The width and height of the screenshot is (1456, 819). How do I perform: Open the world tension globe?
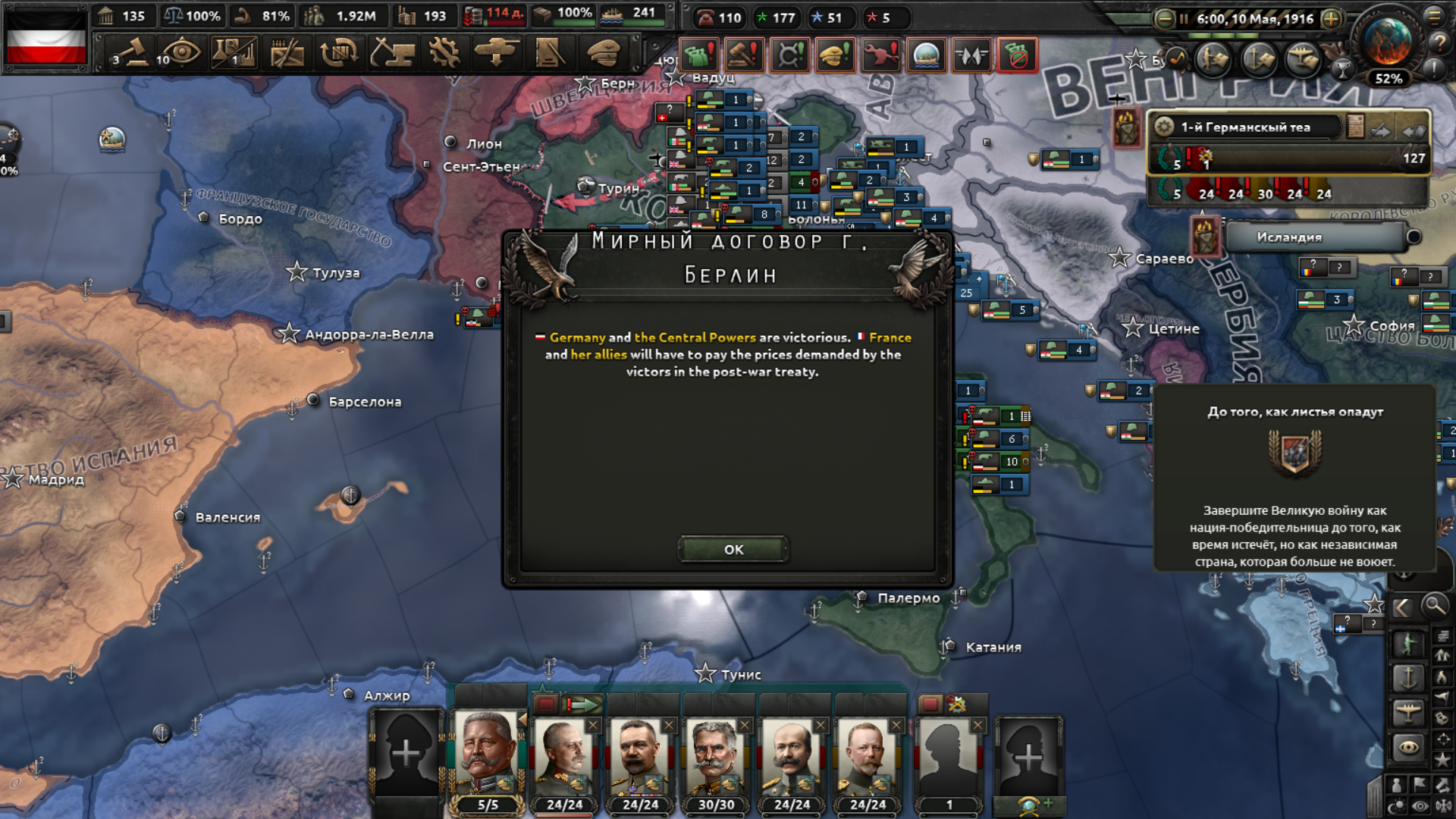[1388, 42]
